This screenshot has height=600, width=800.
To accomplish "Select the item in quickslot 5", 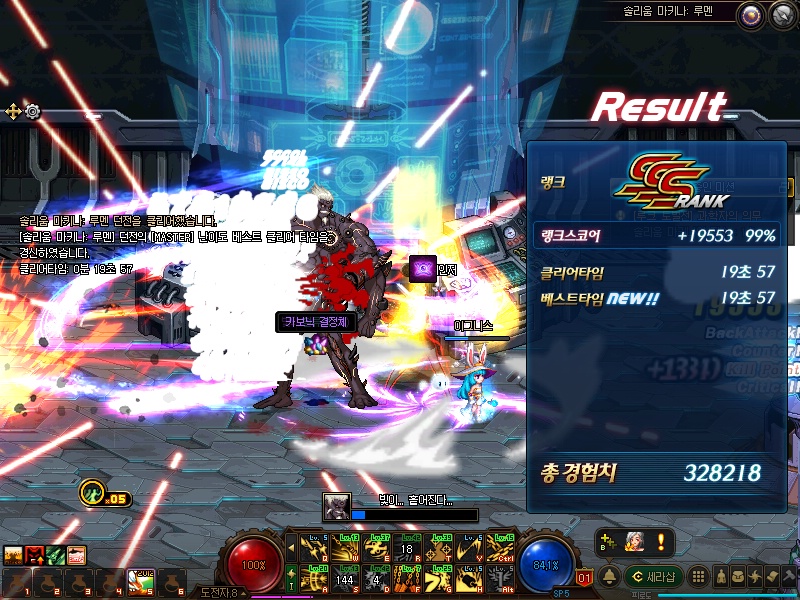I will (139, 582).
